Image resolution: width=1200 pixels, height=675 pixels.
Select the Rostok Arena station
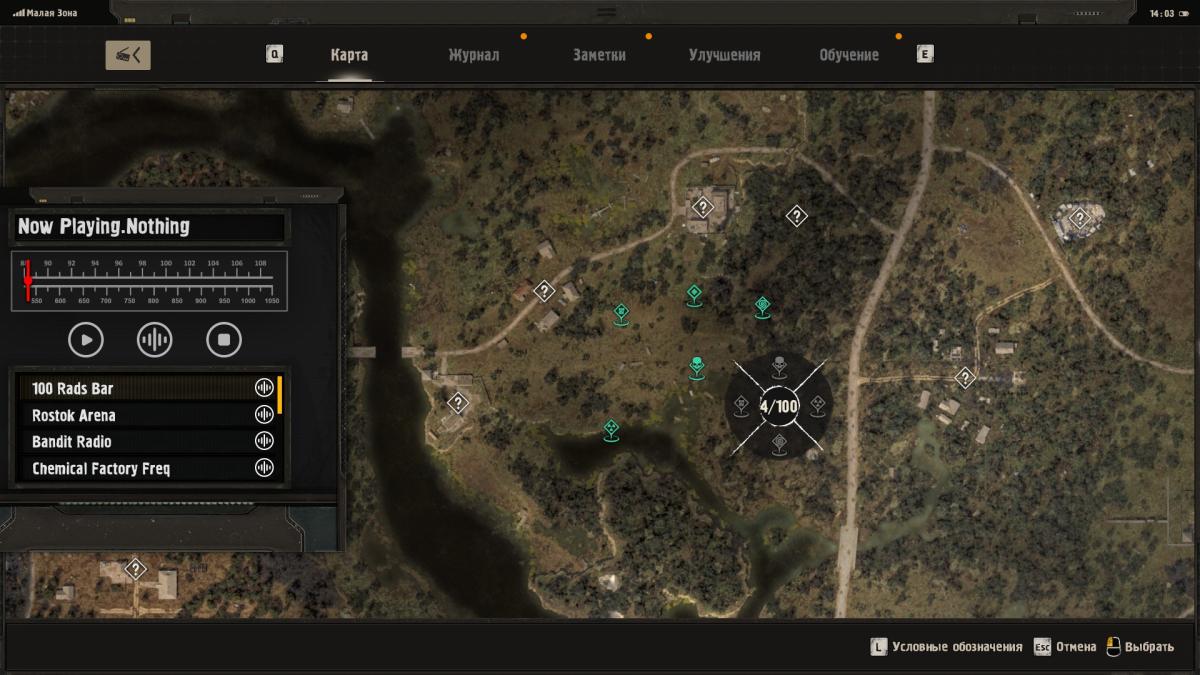(140, 415)
